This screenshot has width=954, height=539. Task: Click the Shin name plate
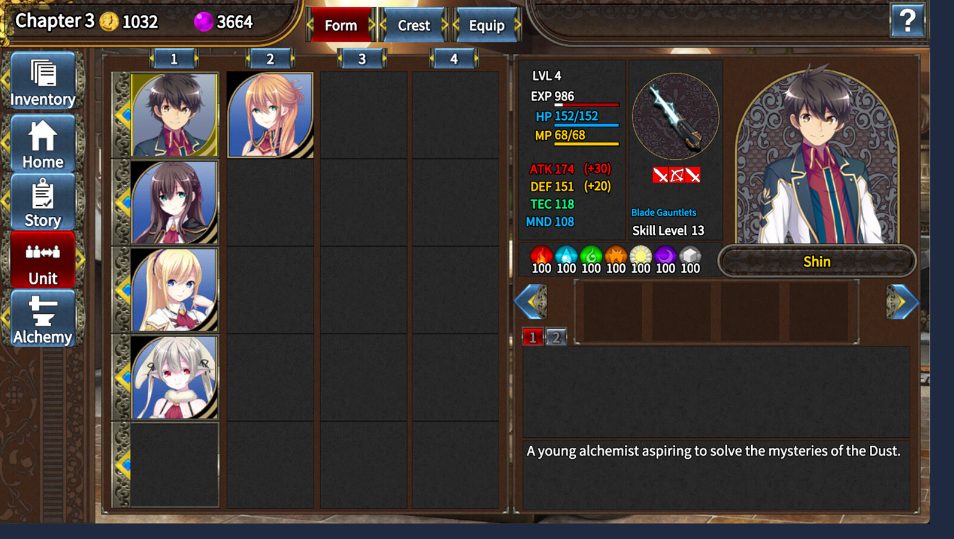[x=817, y=262]
